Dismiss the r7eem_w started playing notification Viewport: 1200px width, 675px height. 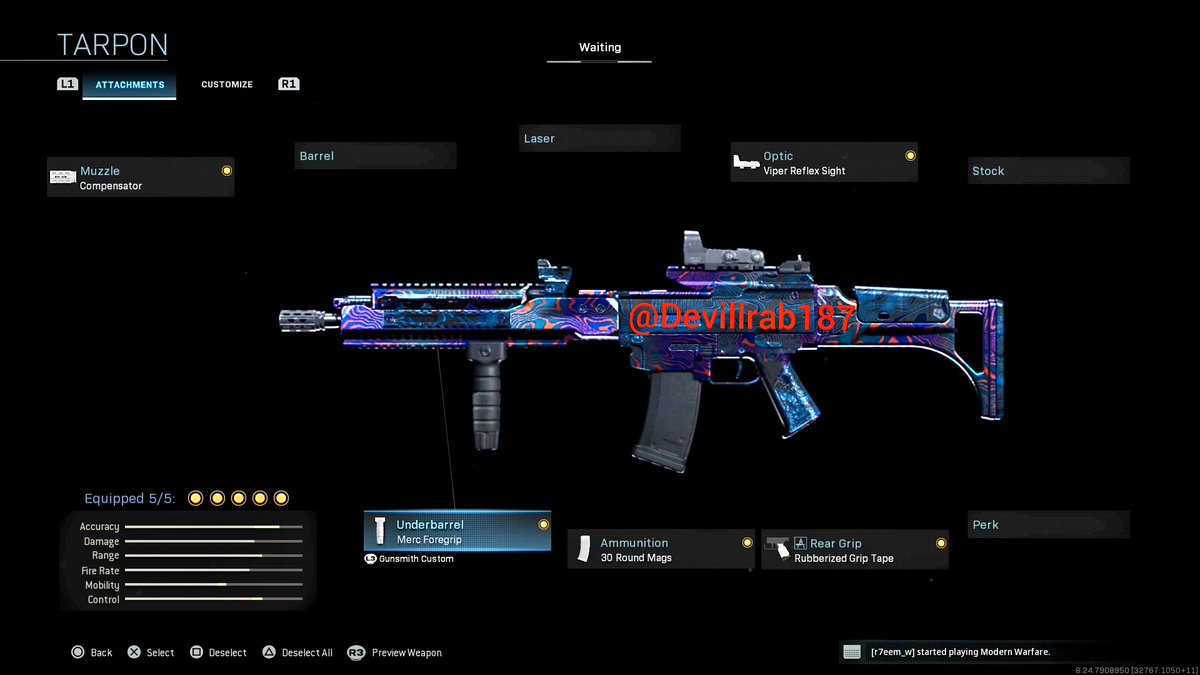point(973,652)
